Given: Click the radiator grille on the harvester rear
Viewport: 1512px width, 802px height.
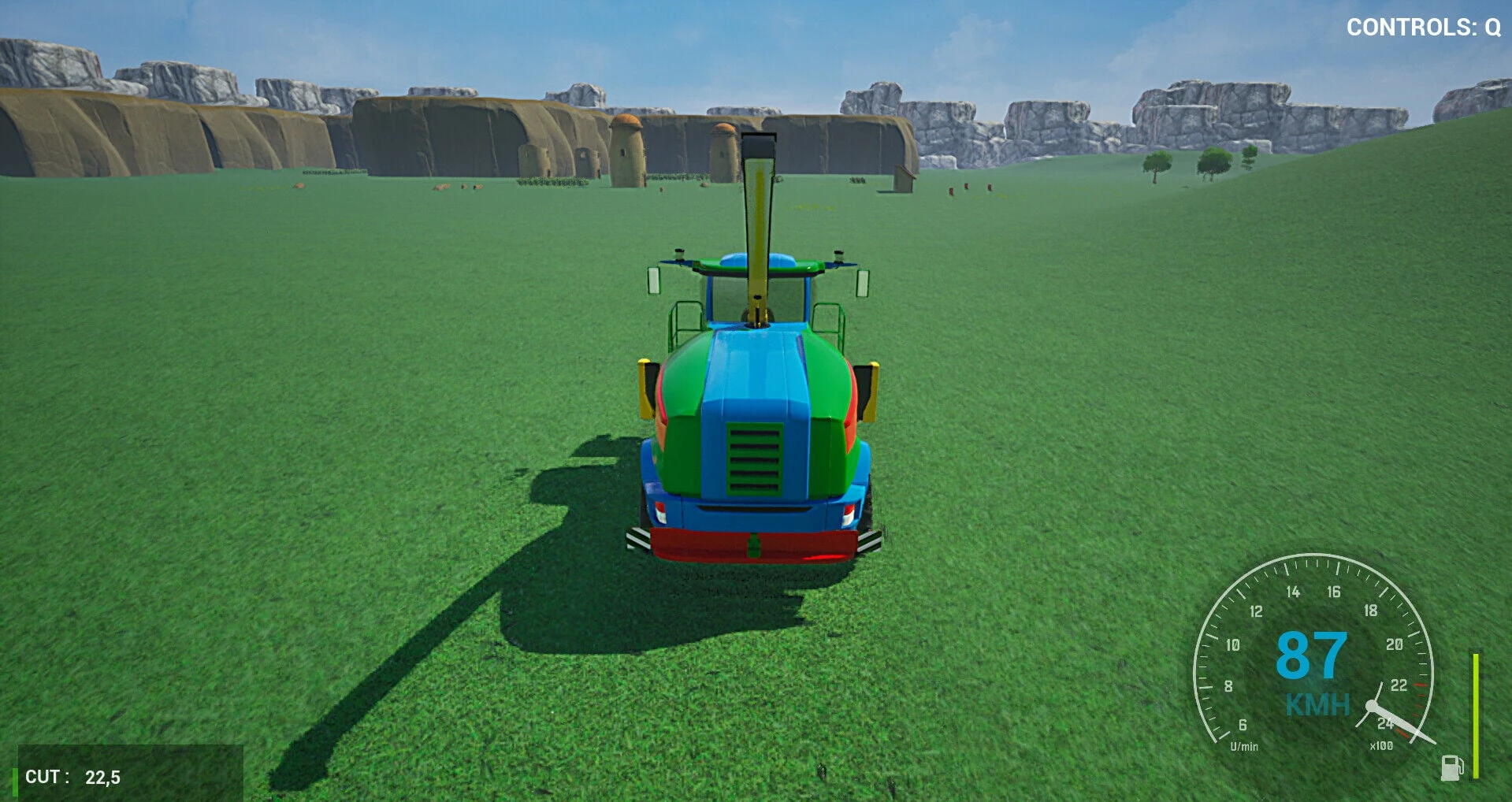Looking at the screenshot, I should pos(755,459).
